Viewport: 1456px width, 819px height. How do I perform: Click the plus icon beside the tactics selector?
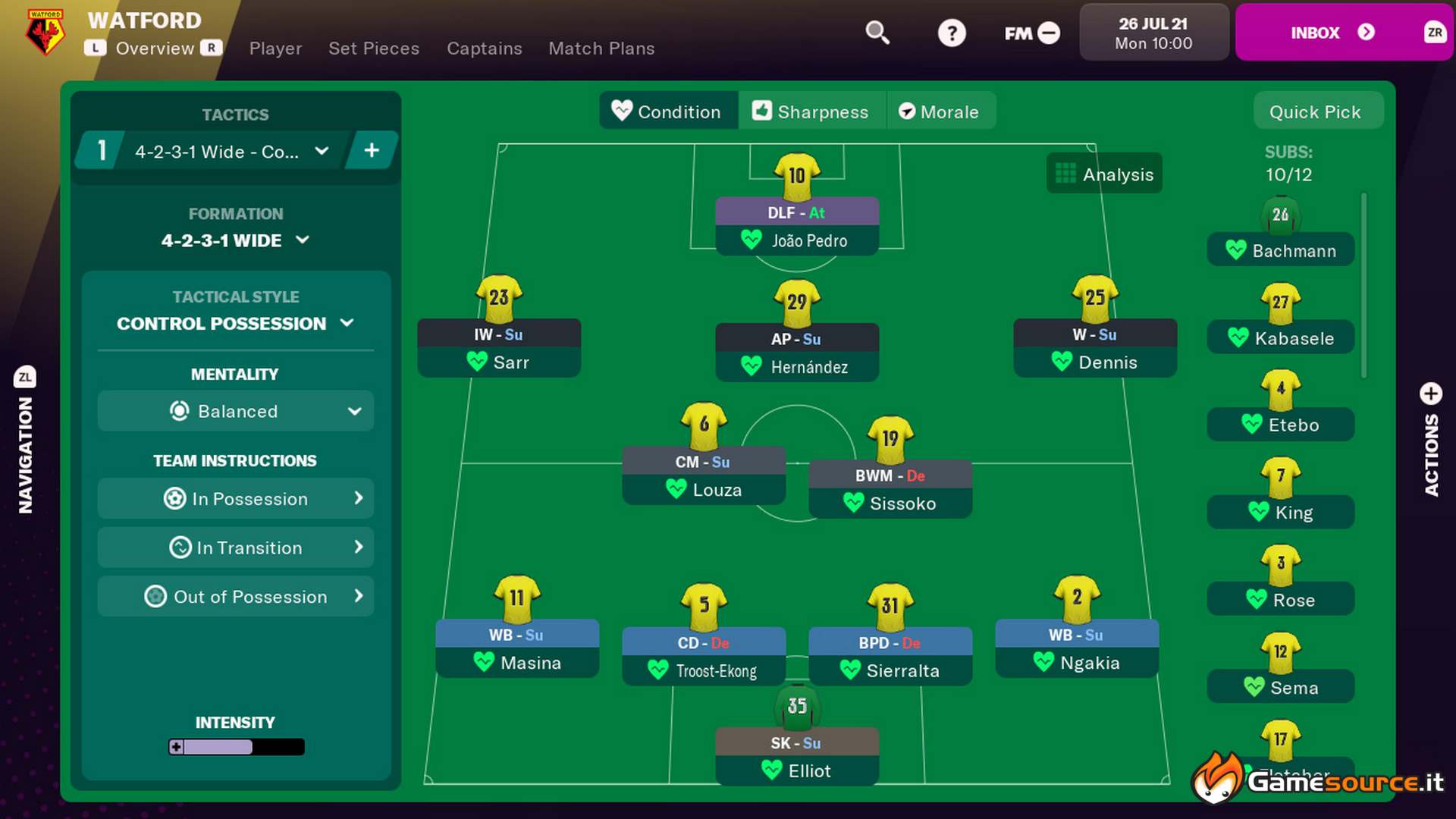point(372,150)
